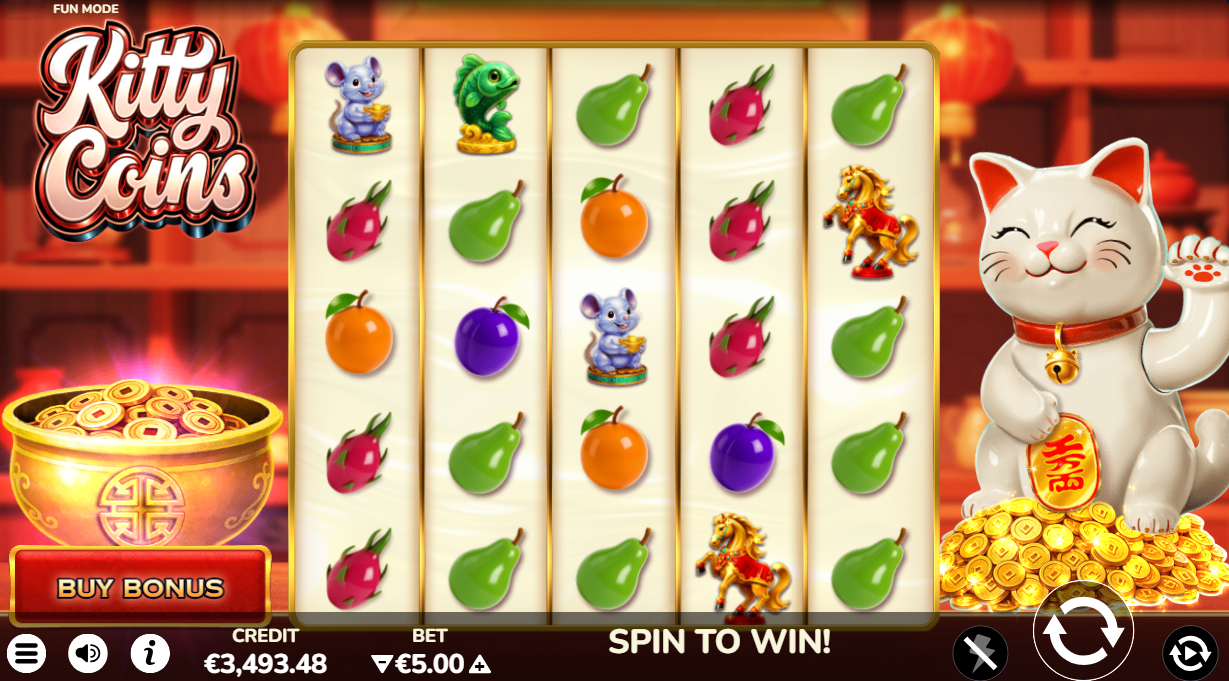
Task: Open the Buy Bonus offer
Action: [x=140, y=586]
